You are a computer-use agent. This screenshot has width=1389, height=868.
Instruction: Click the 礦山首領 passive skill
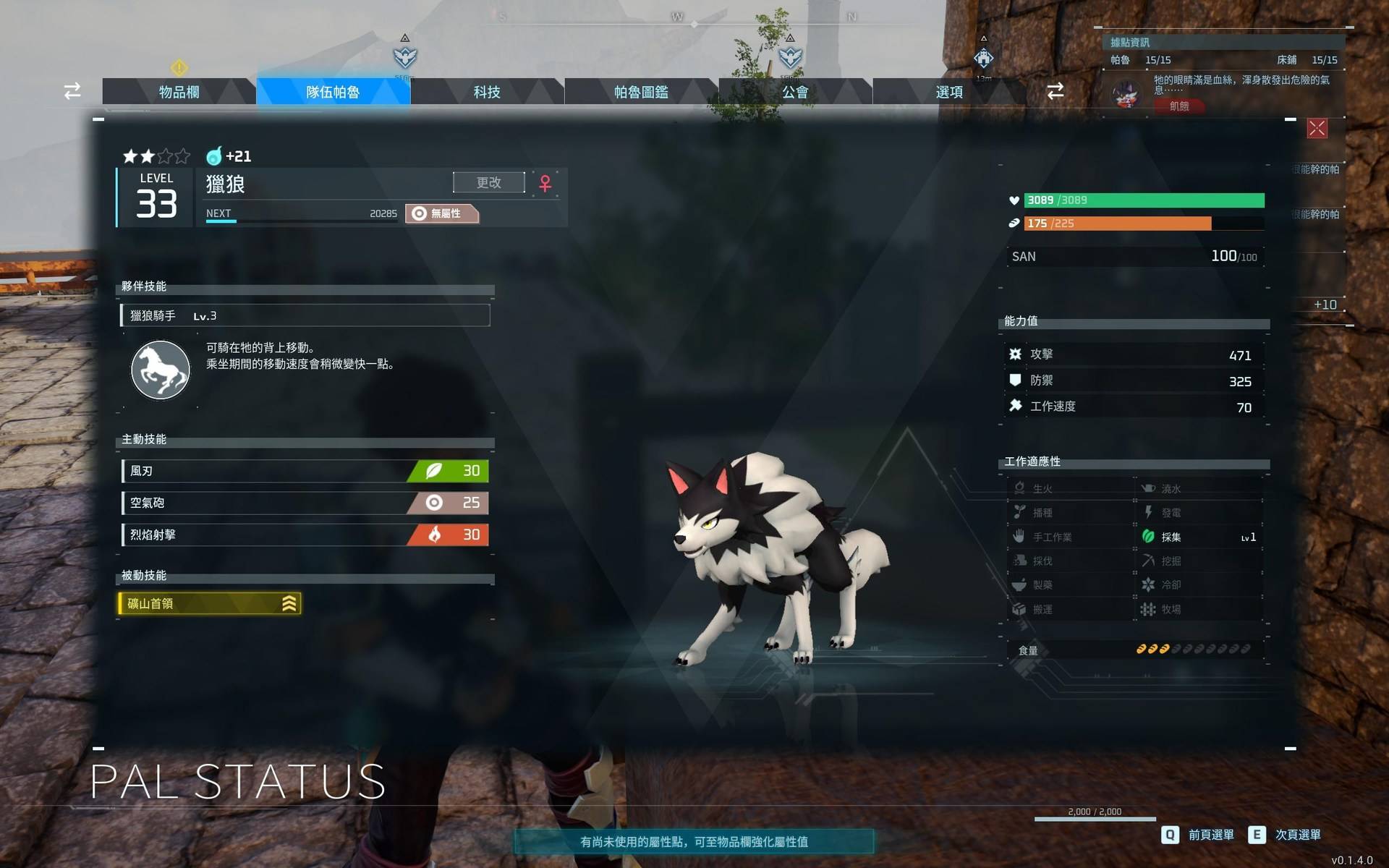tap(209, 603)
